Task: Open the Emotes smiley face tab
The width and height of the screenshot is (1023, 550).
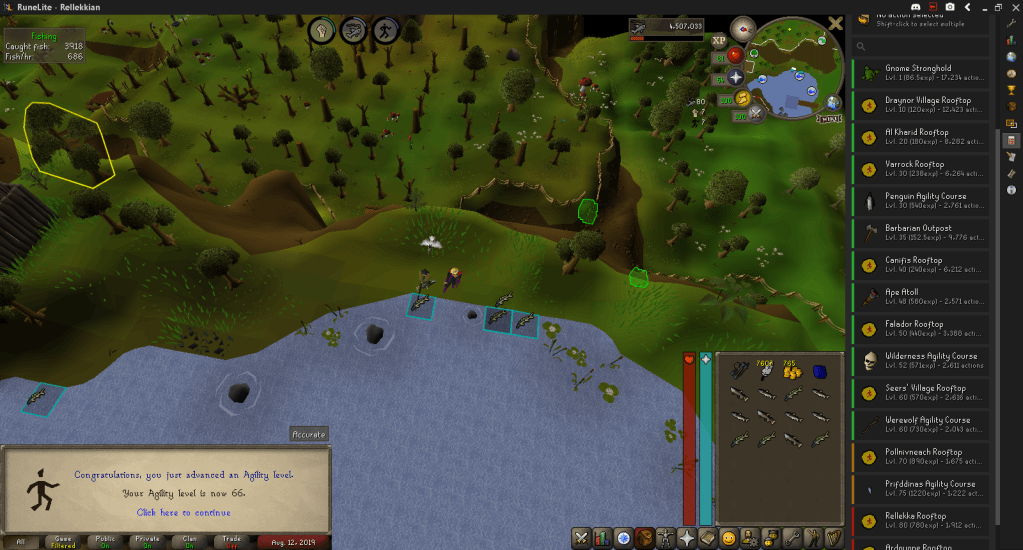Action: coord(728,538)
